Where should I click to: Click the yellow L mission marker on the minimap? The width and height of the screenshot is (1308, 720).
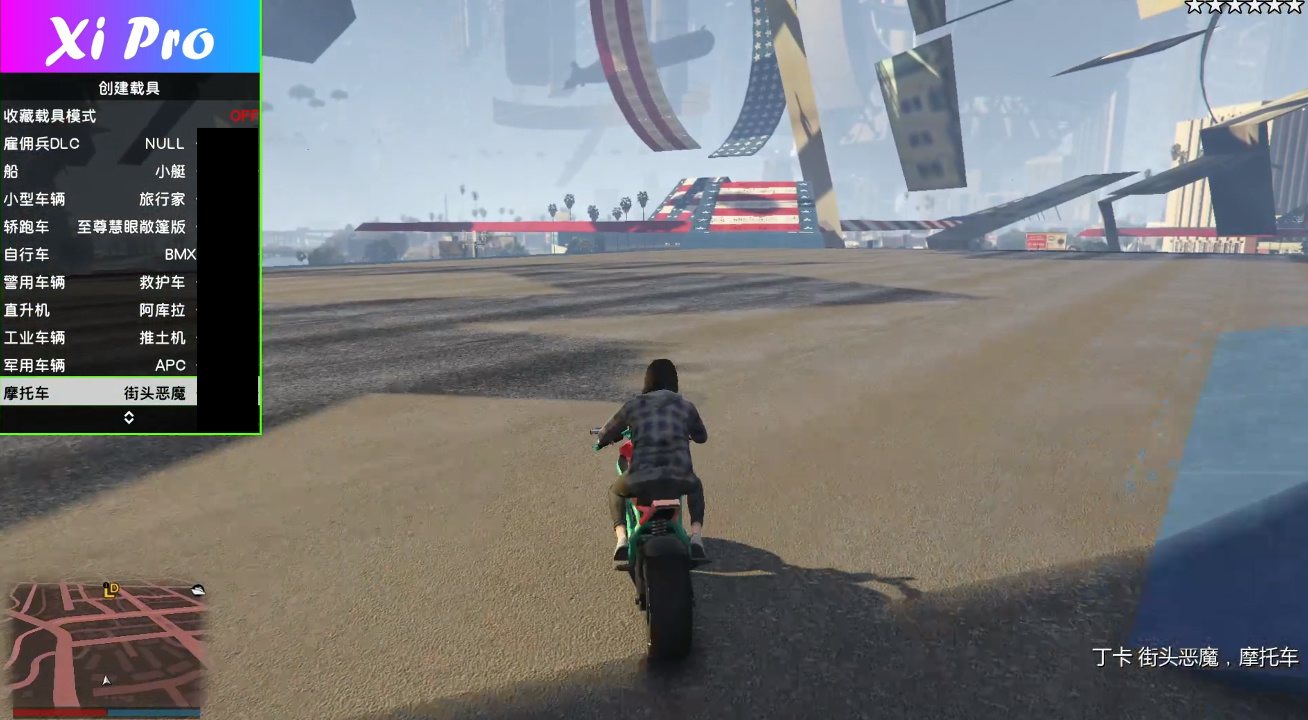click(109, 591)
